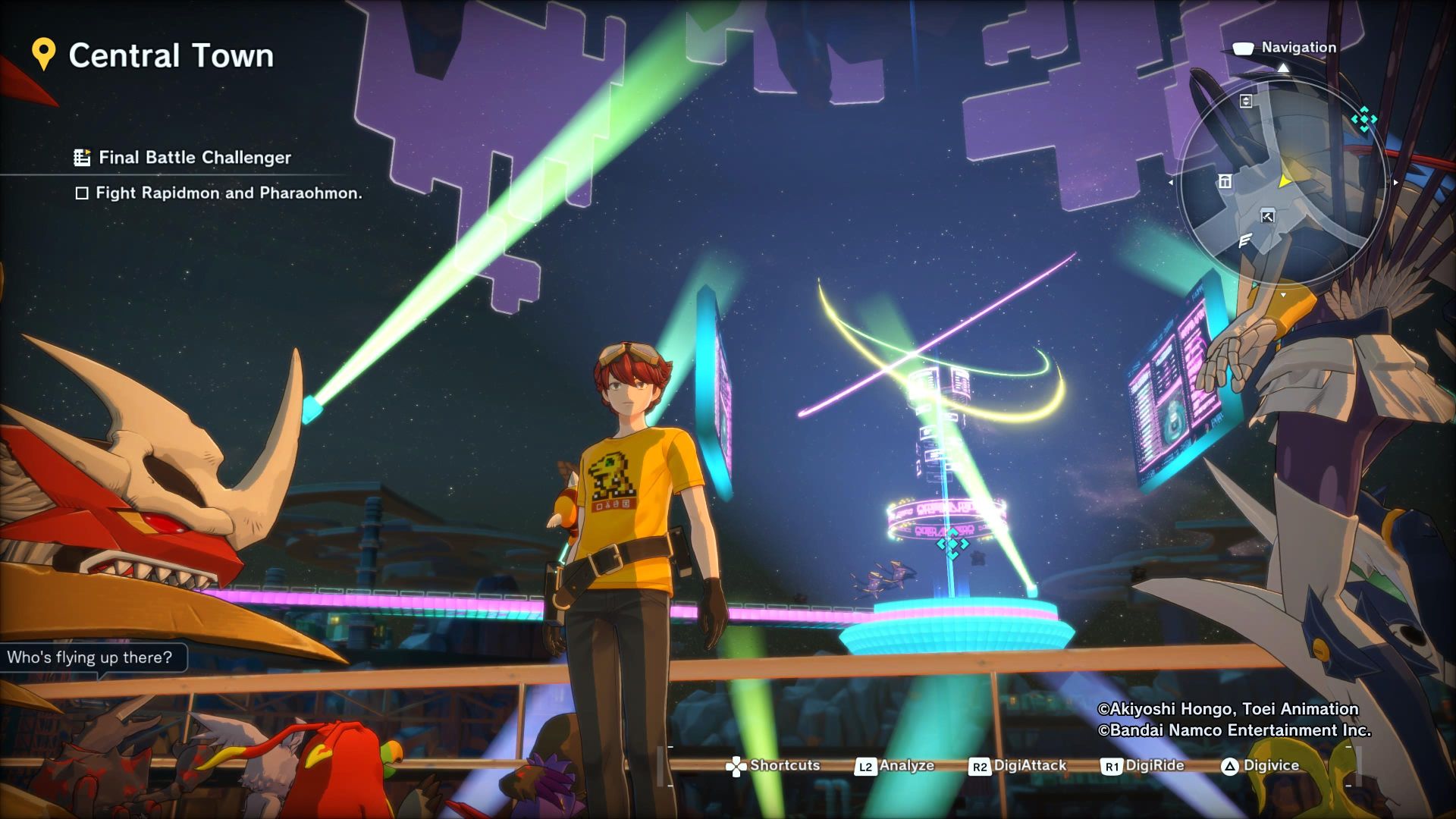Click the Analyze command label
This screenshot has height=819, width=1456.
pyautogui.click(x=908, y=765)
